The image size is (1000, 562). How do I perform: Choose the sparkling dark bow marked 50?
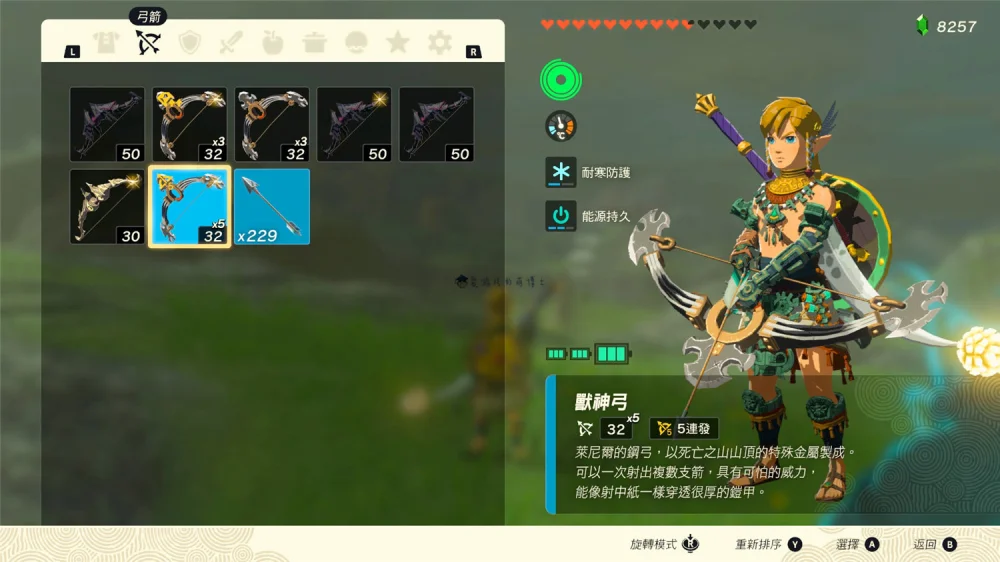[x=354, y=124]
